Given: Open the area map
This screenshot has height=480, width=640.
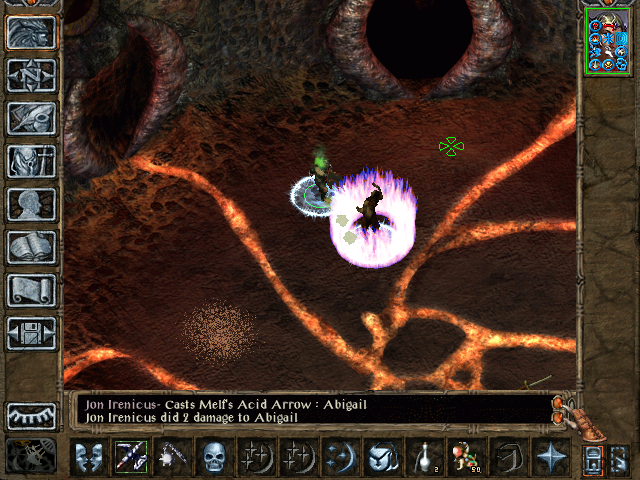Looking at the screenshot, I should [x=31, y=75].
